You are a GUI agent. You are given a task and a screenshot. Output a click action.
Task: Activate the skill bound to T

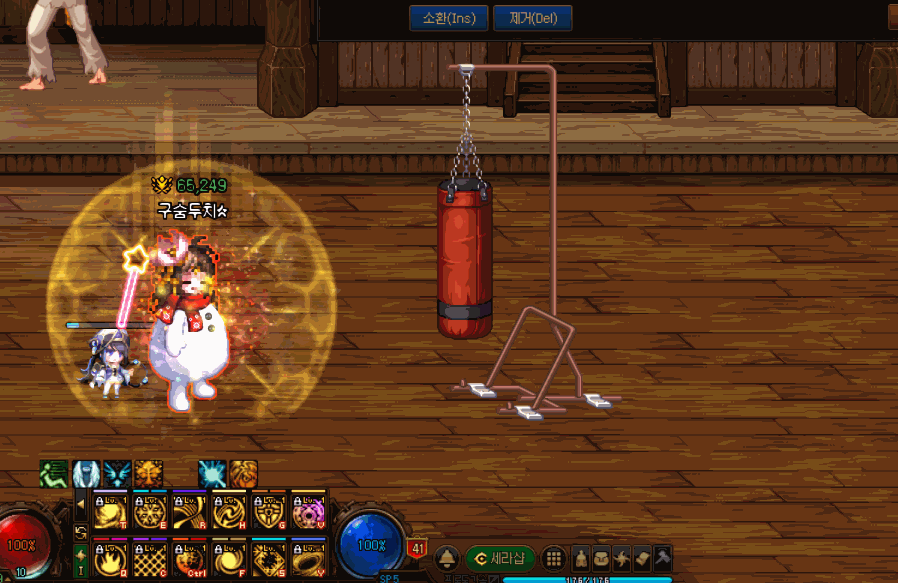pyautogui.click(x=109, y=511)
